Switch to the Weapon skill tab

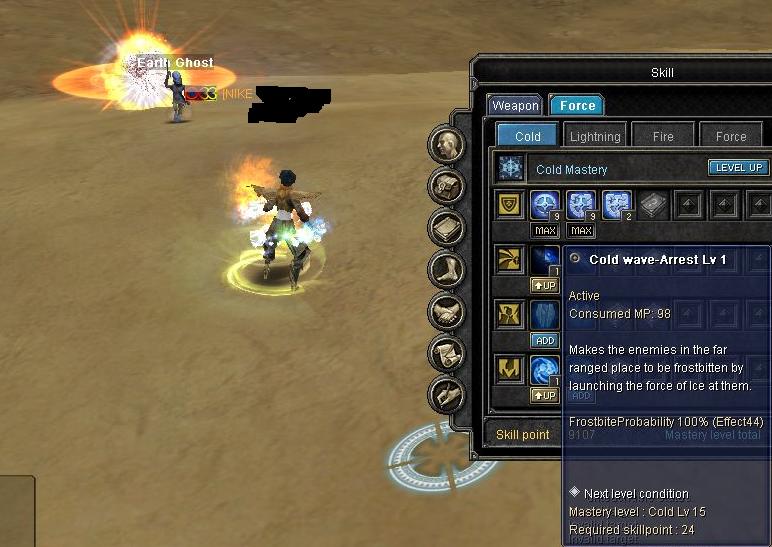click(x=515, y=105)
